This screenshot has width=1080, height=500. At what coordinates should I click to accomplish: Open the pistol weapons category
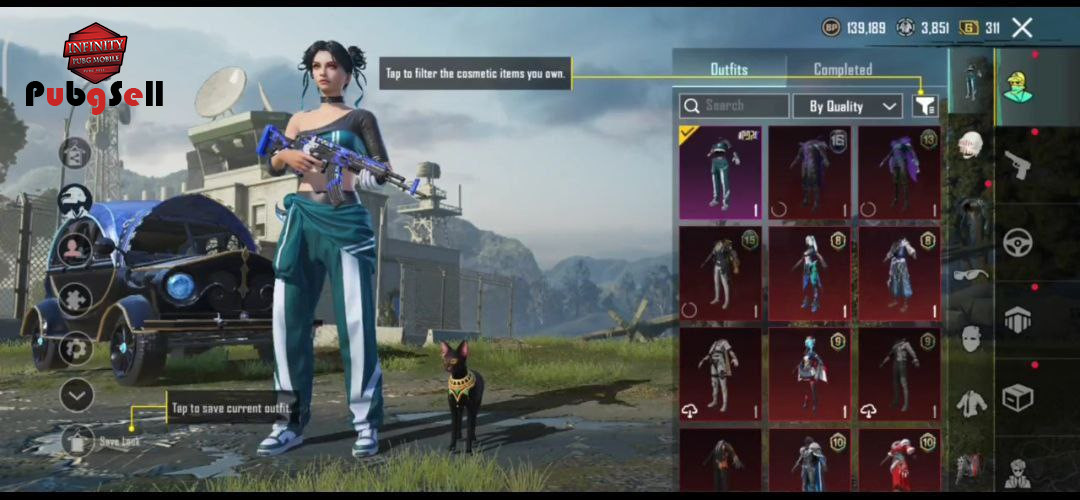tap(1018, 163)
